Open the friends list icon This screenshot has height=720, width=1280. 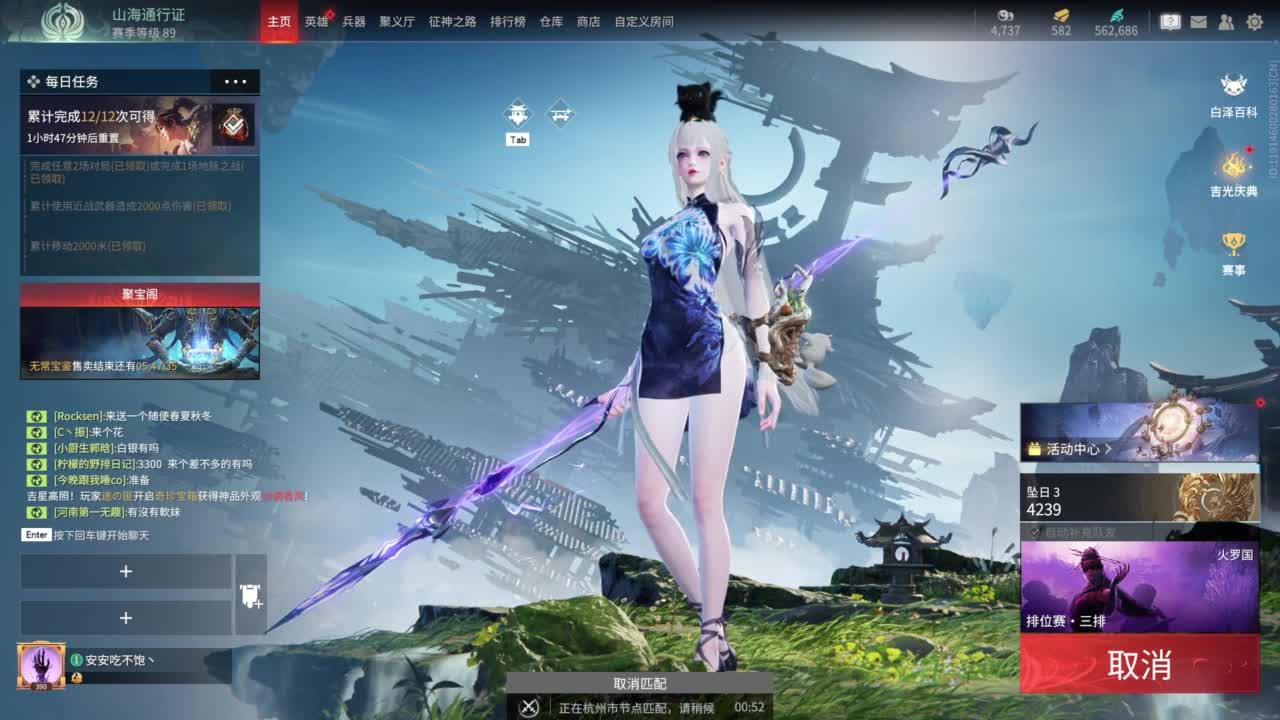pyautogui.click(x=1226, y=20)
